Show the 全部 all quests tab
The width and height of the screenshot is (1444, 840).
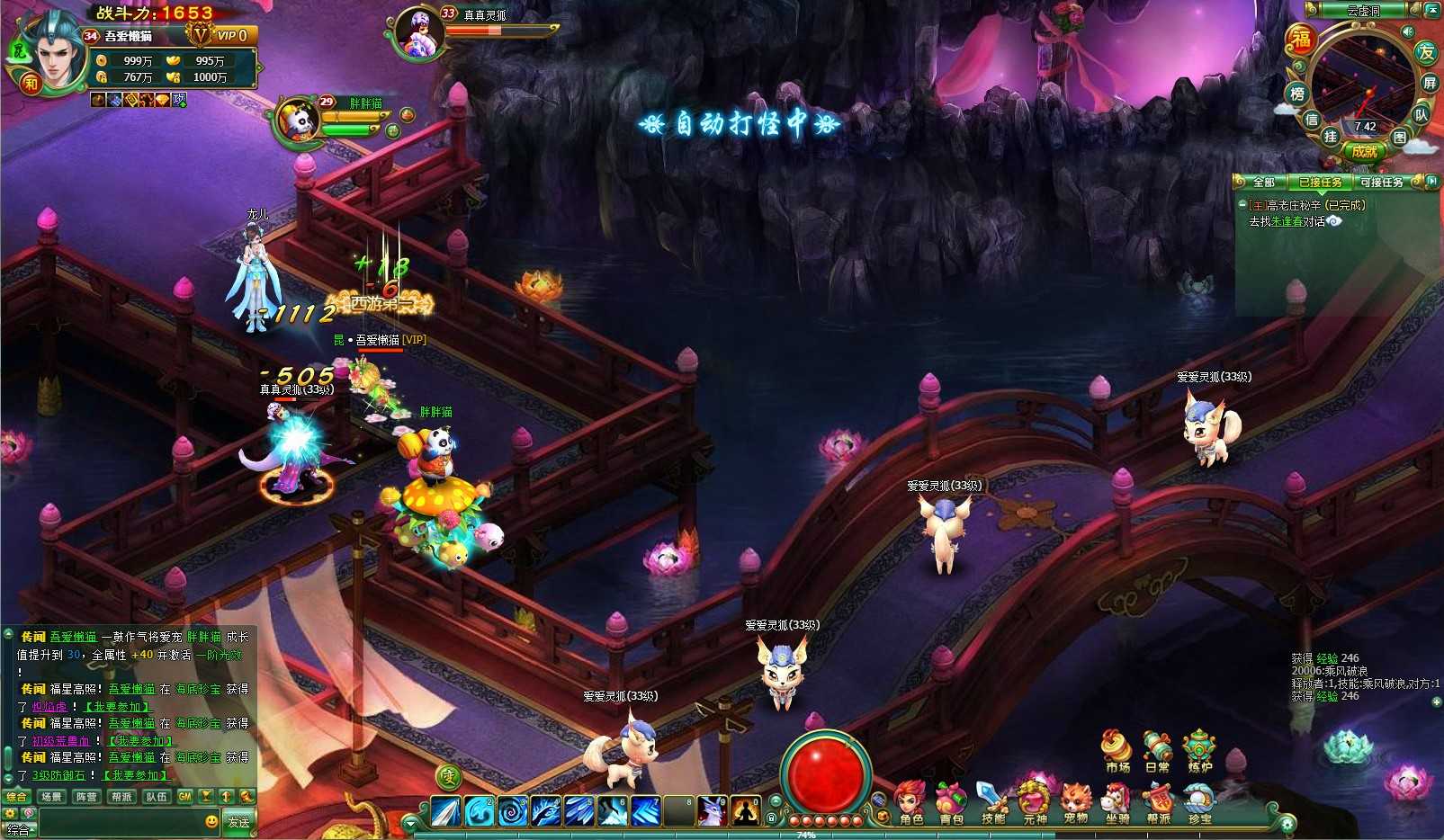tap(1264, 183)
